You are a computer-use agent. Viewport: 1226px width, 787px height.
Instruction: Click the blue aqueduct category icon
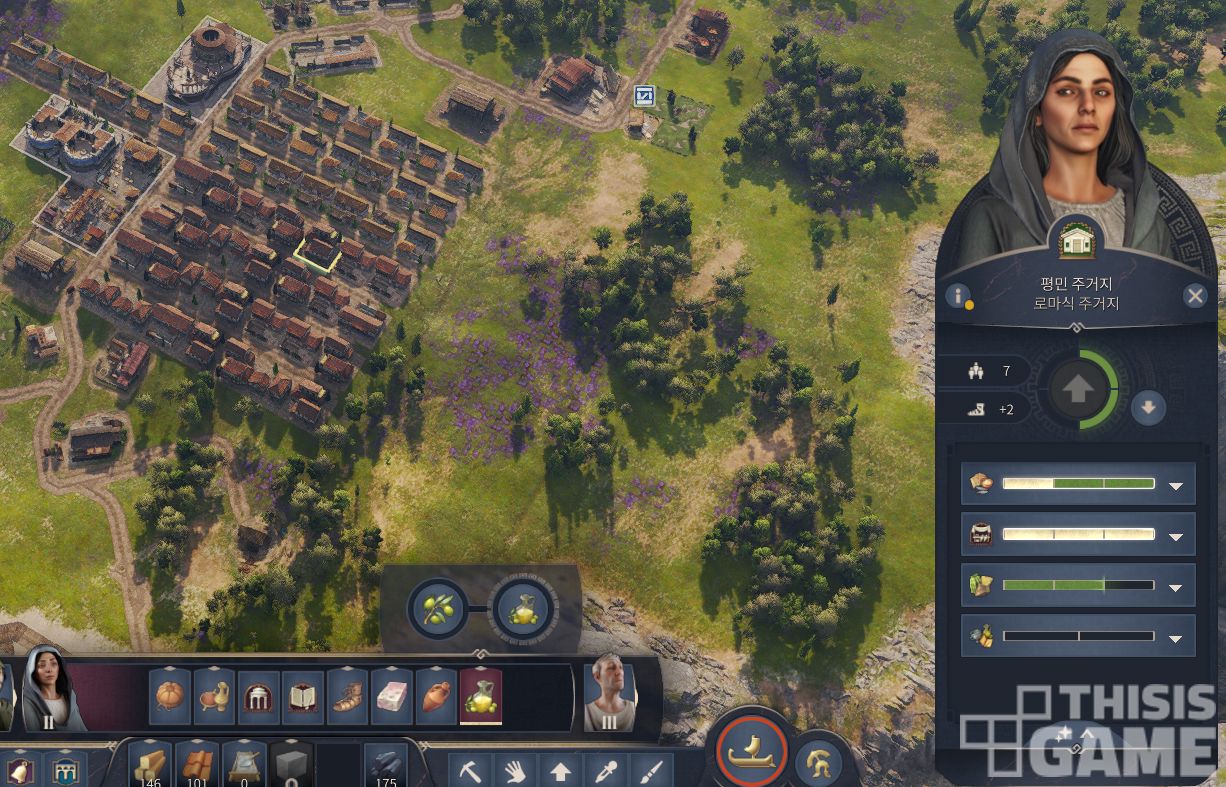point(65,771)
